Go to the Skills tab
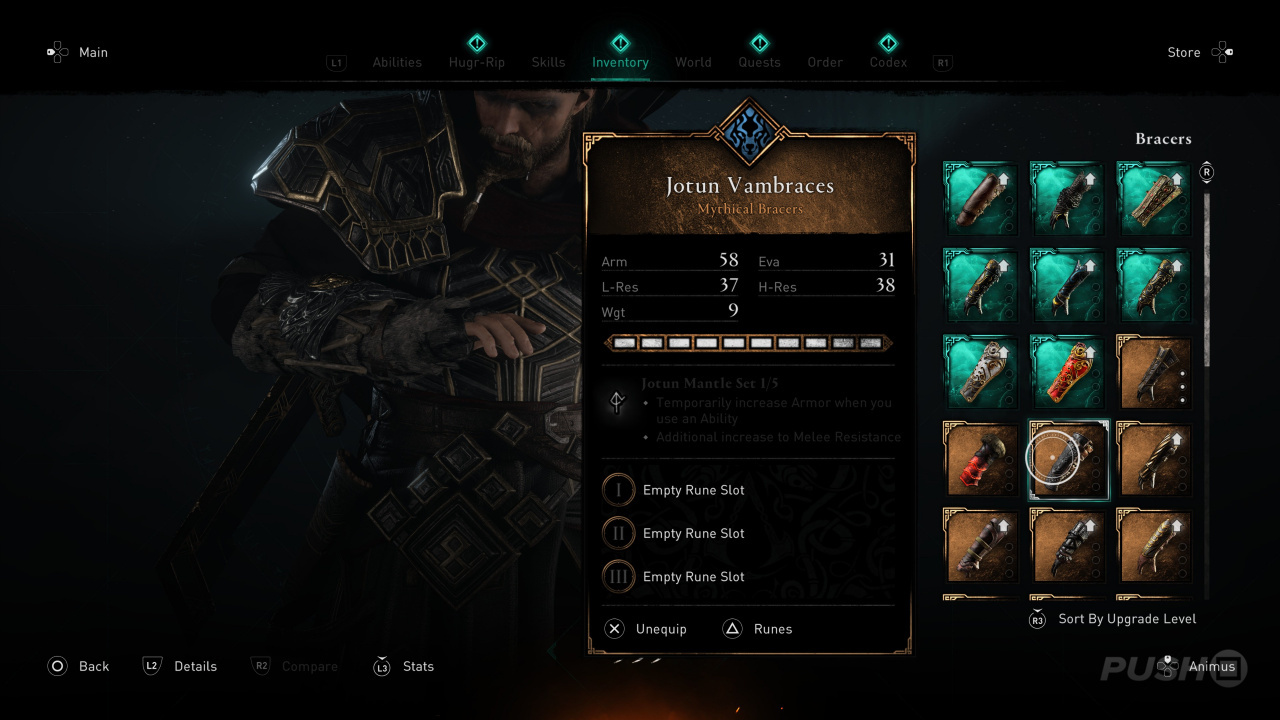This screenshot has width=1280, height=720. (x=548, y=62)
